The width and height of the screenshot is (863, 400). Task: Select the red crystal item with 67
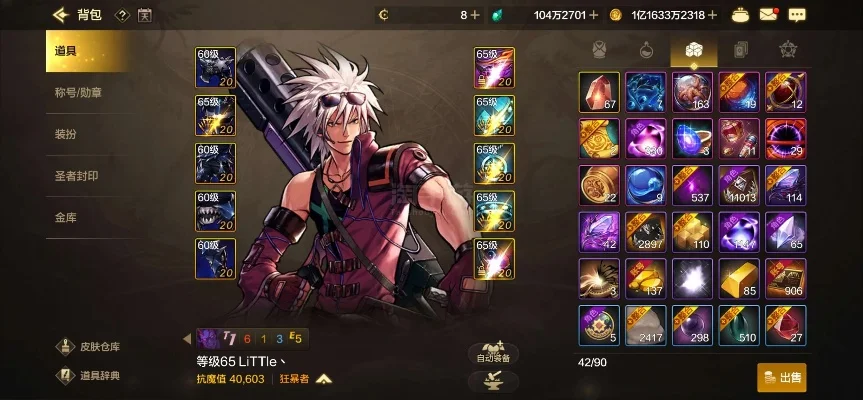(x=599, y=91)
